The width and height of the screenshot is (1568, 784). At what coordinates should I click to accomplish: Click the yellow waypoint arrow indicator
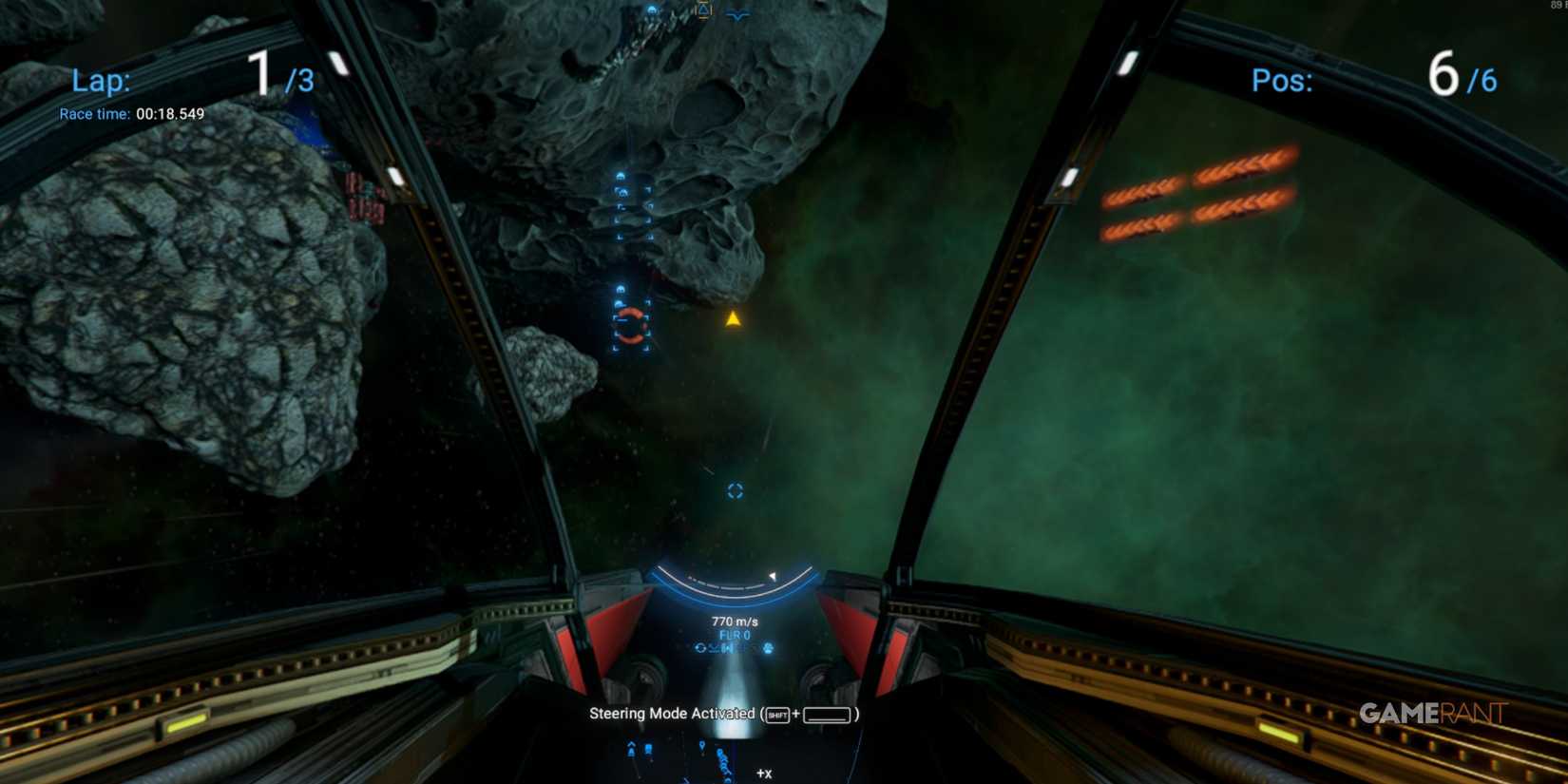coord(734,319)
